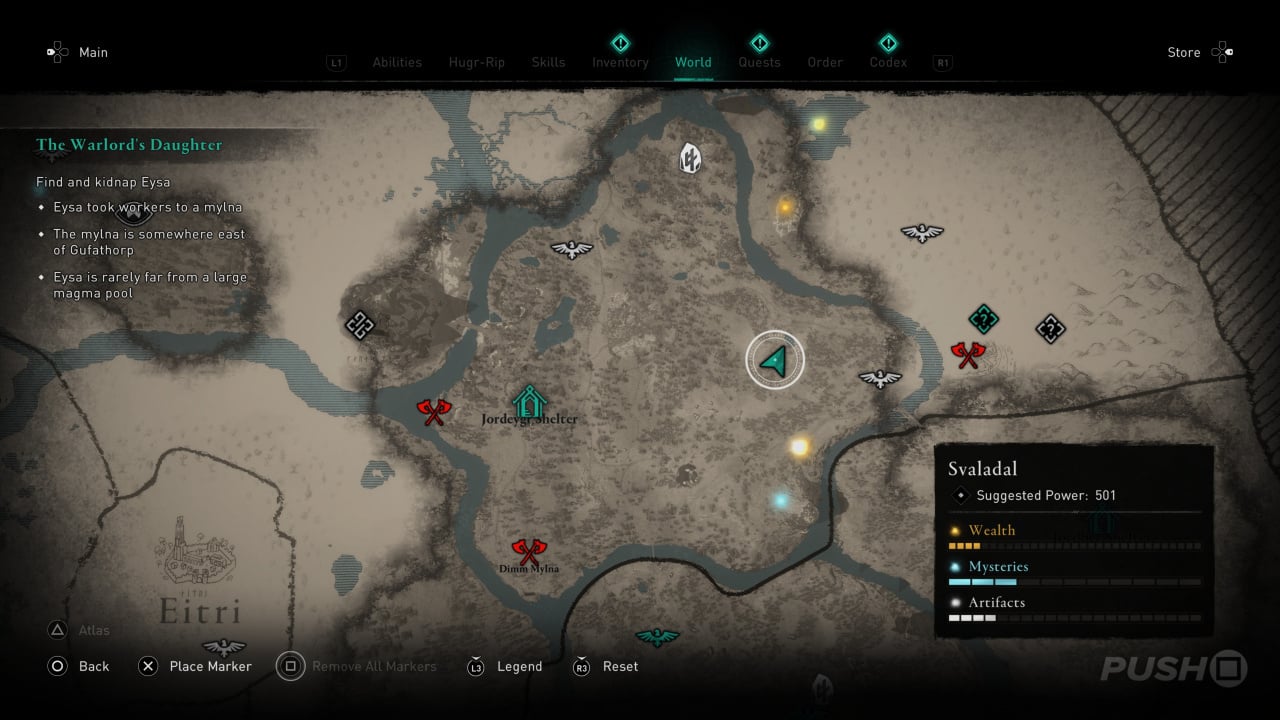
Task: Switch to the Abilities tab
Action: point(397,62)
